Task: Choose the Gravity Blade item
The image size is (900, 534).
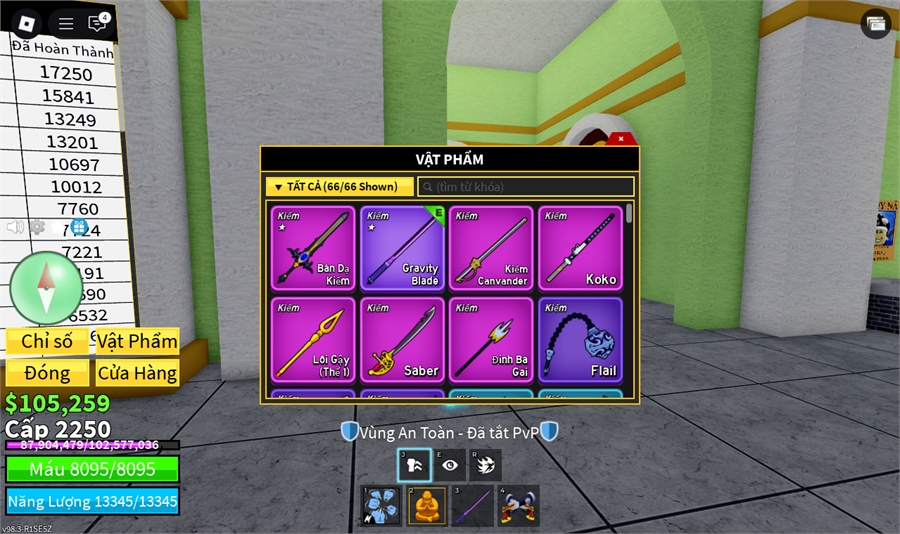Action: (402, 248)
